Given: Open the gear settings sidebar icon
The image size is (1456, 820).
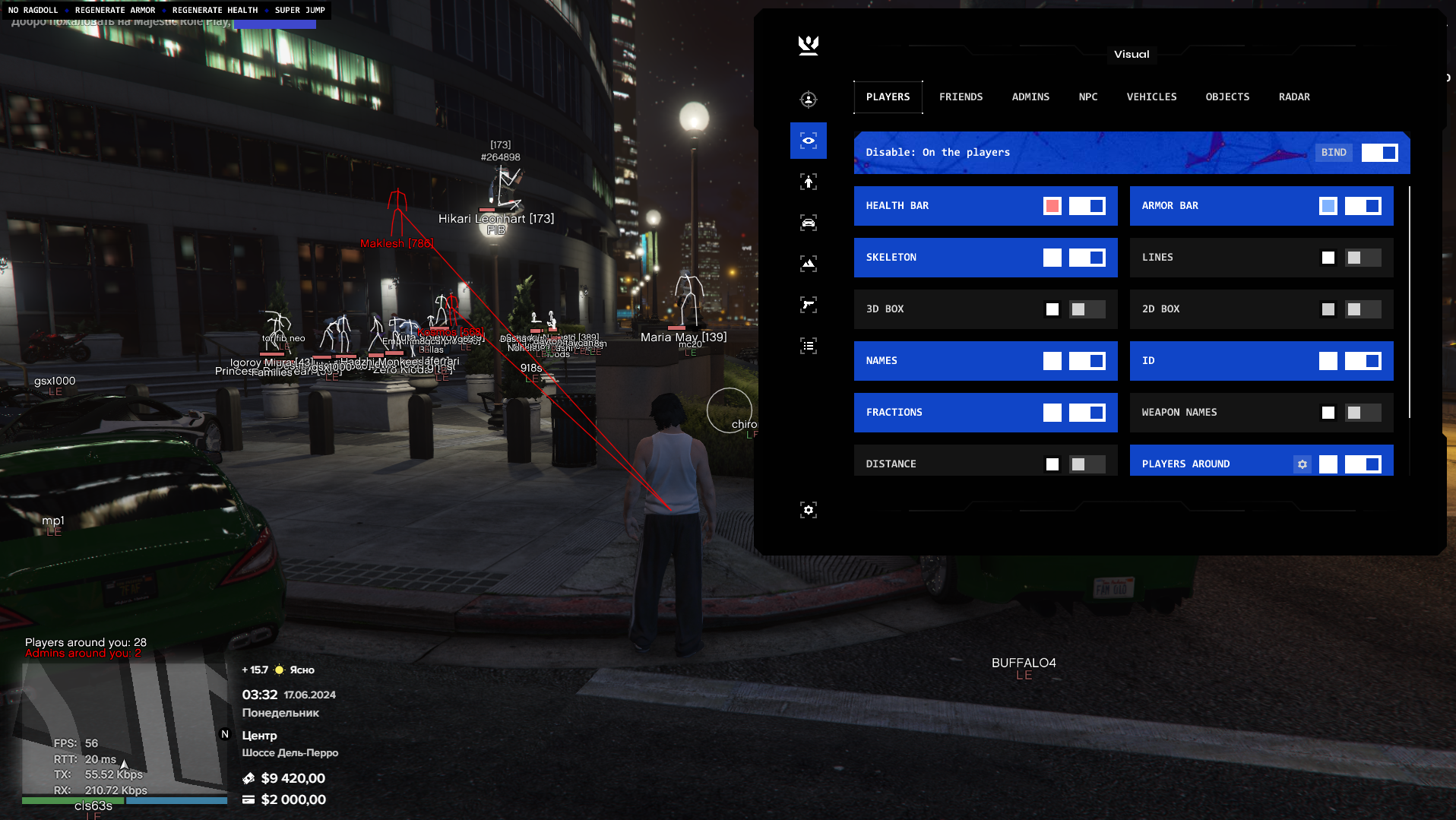Looking at the screenshot, I should click(809, 510).
